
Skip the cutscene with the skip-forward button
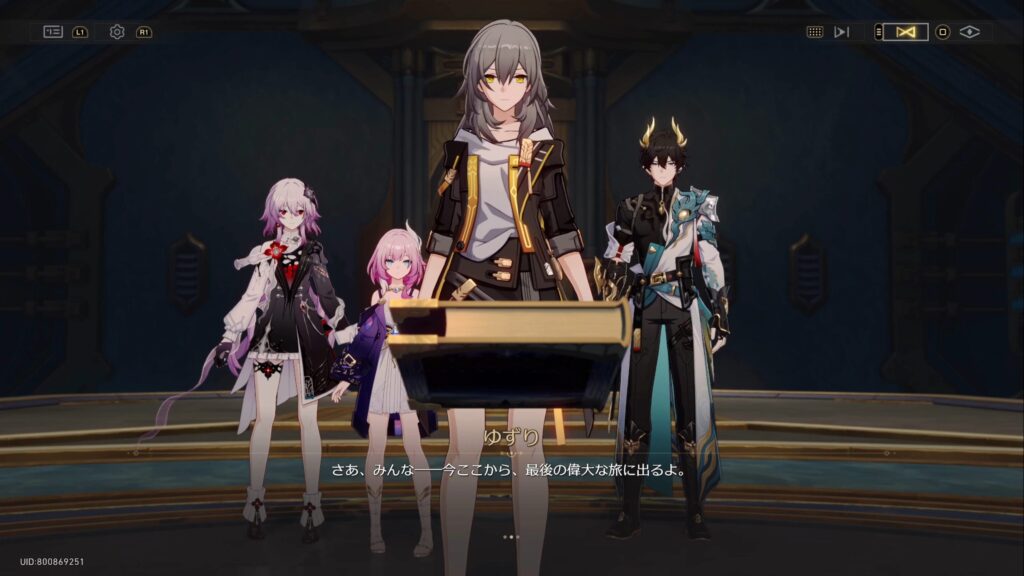[x=842, y=32]
